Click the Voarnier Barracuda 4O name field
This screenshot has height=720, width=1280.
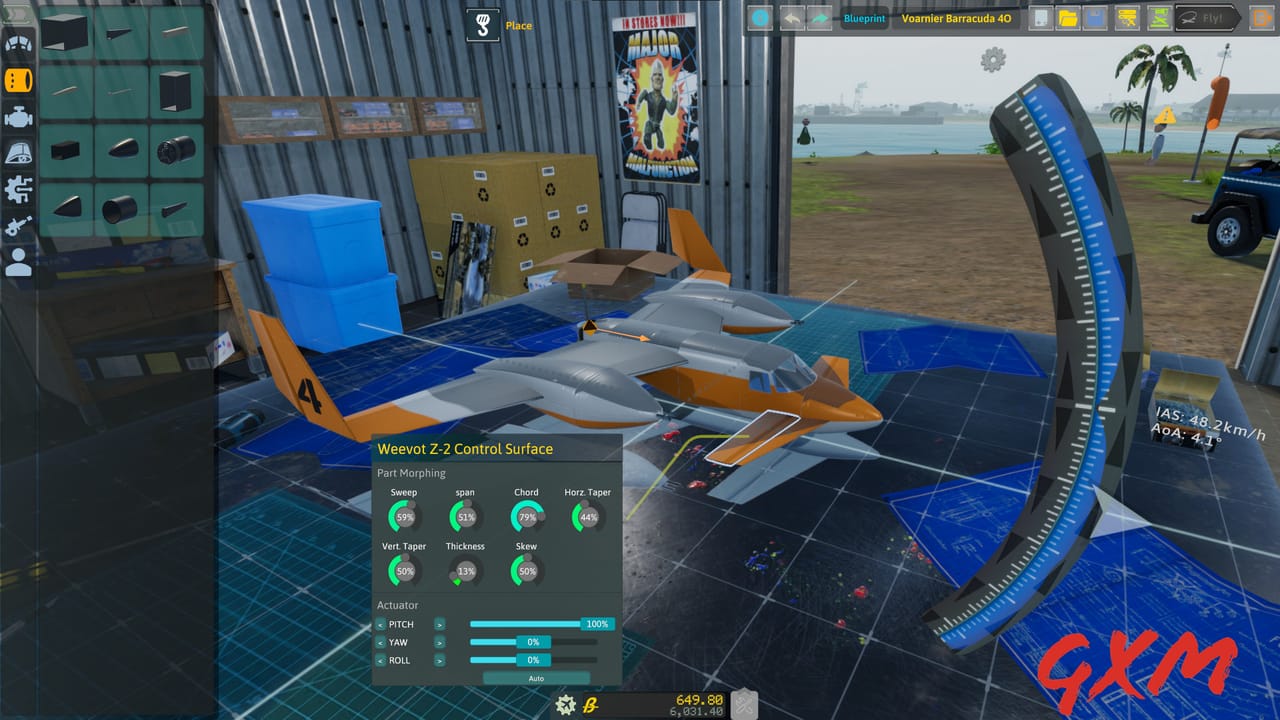click(957, 17)
